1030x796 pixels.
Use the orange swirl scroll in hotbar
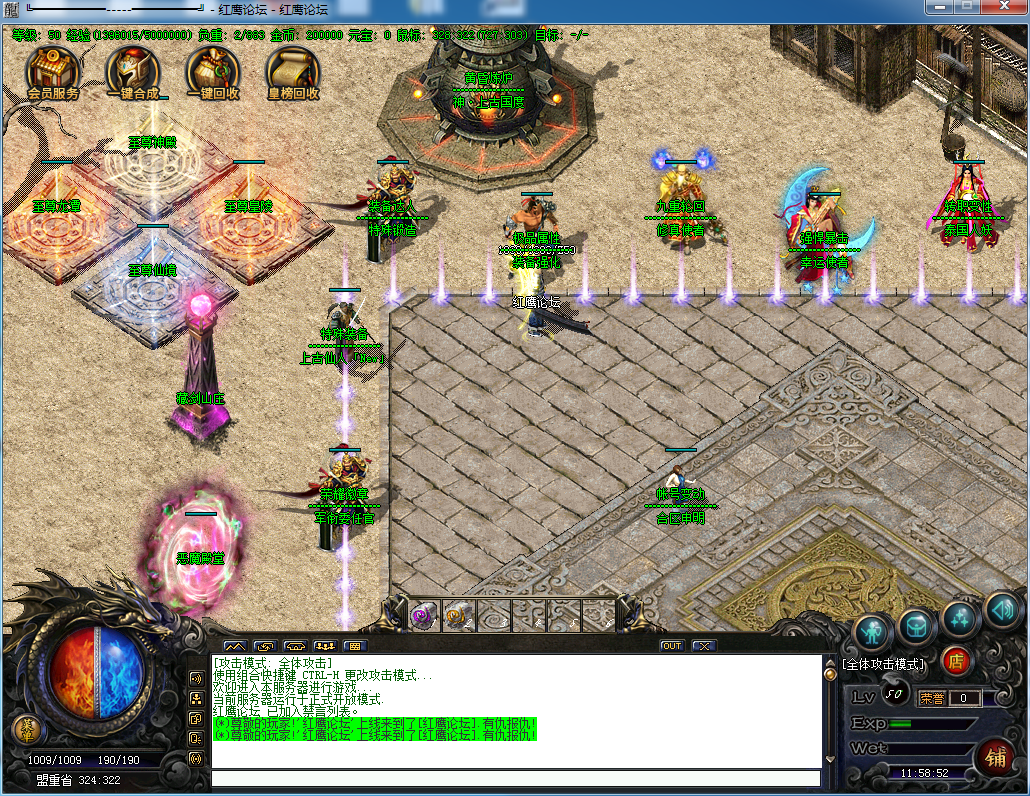click(x=457, y=614)
